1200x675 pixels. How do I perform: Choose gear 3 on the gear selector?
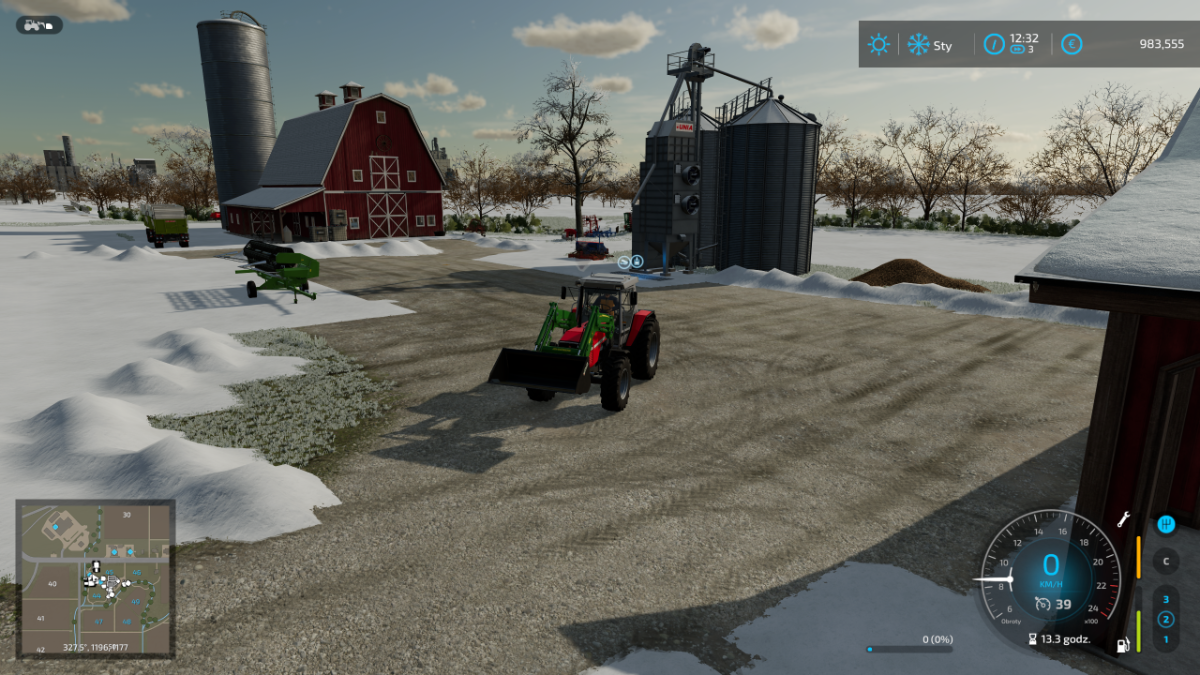[x=1165, y=600]
